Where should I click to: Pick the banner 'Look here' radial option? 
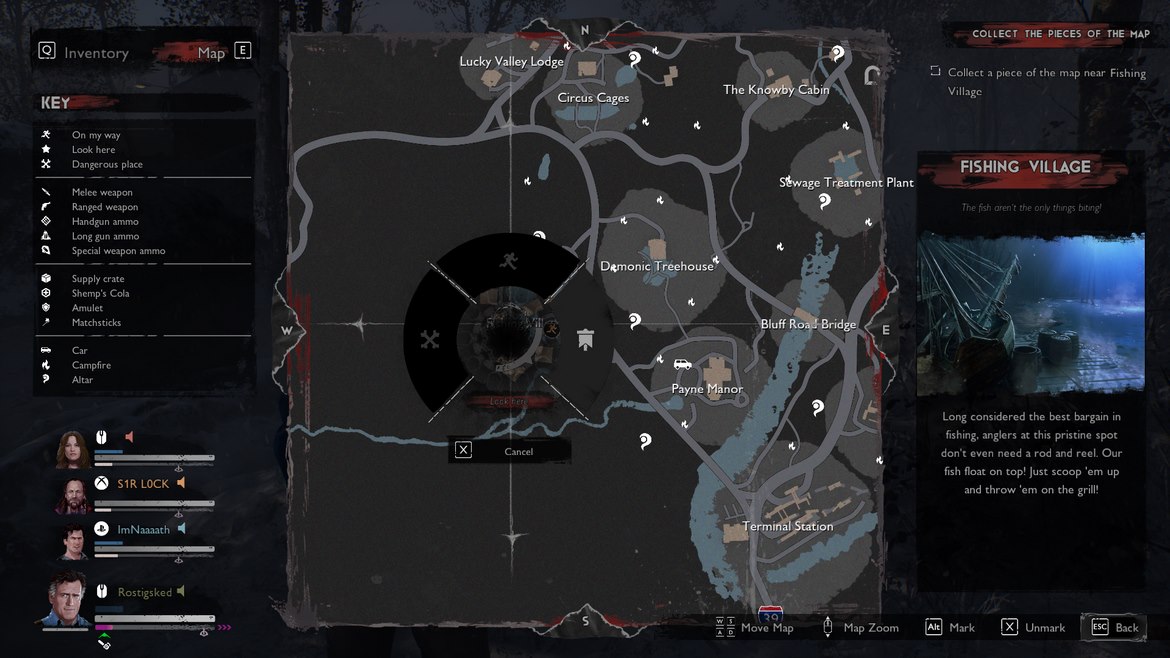585,340
